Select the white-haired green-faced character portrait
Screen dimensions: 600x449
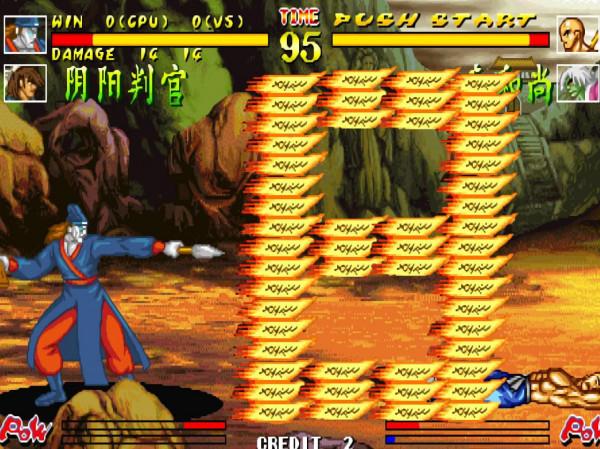577,82
